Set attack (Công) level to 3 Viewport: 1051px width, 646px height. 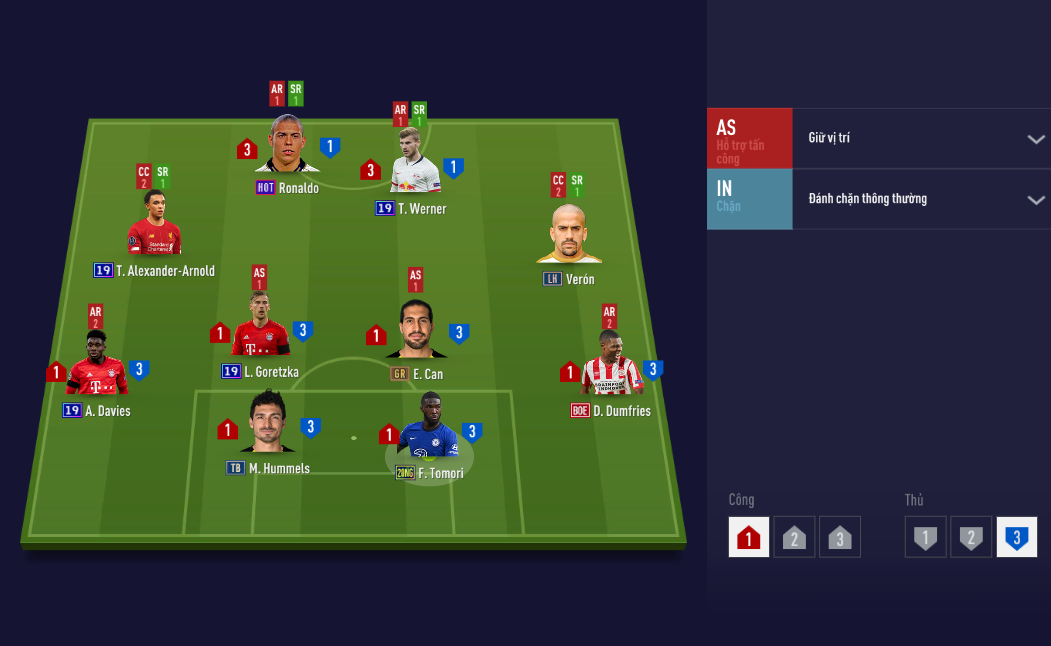(x=839, y=537)
